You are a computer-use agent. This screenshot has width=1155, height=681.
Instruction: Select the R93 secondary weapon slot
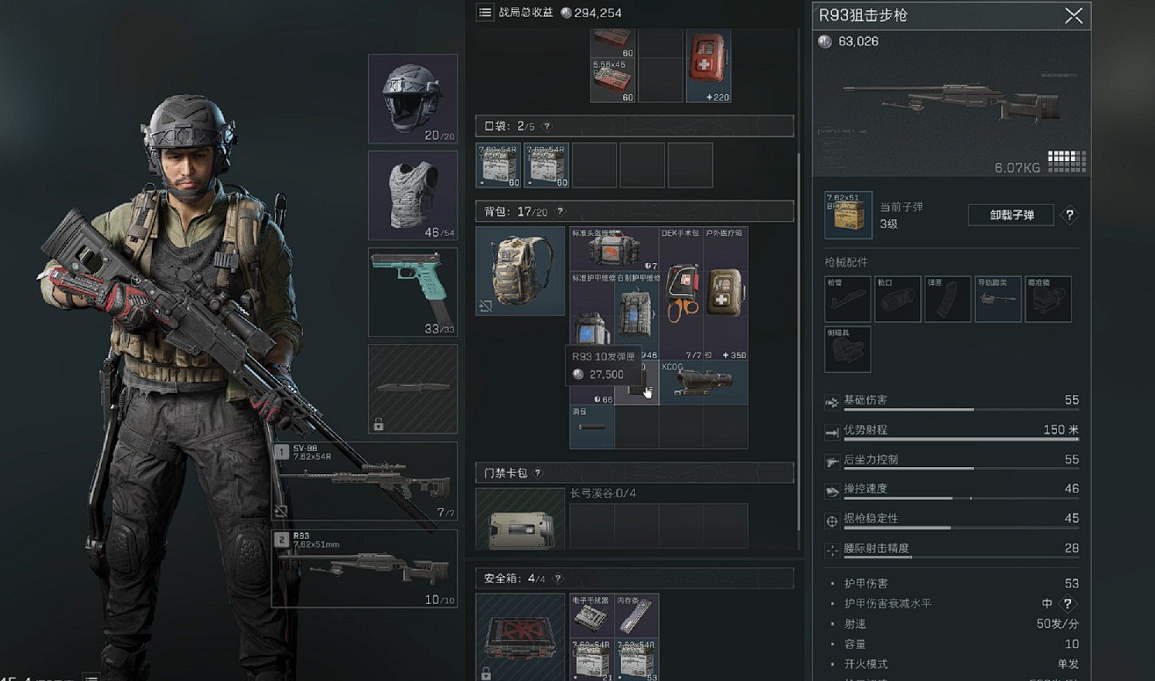click(x=364, y=568)
